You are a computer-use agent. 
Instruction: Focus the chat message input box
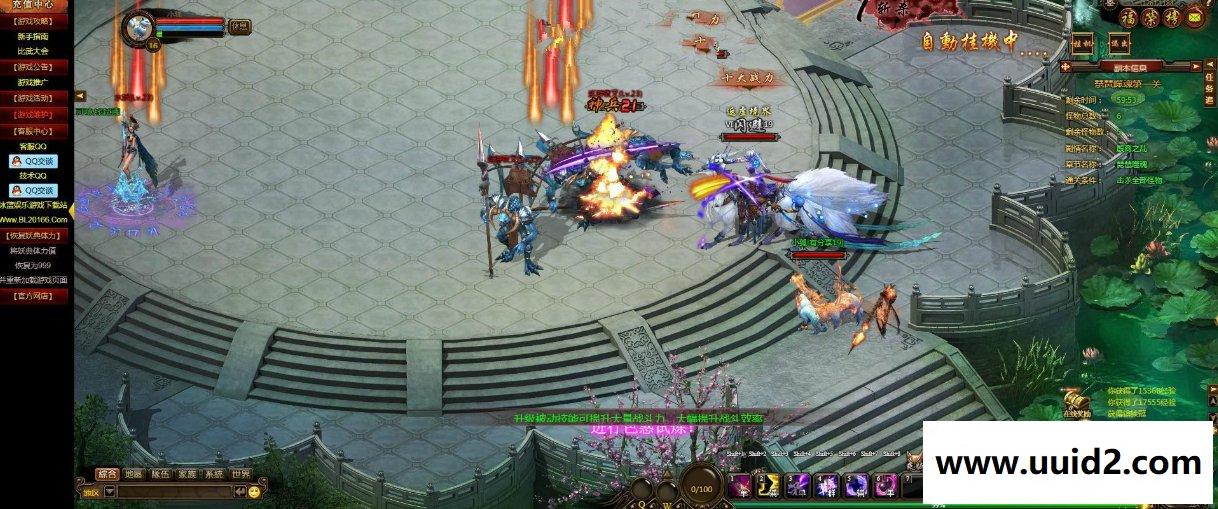173,492
